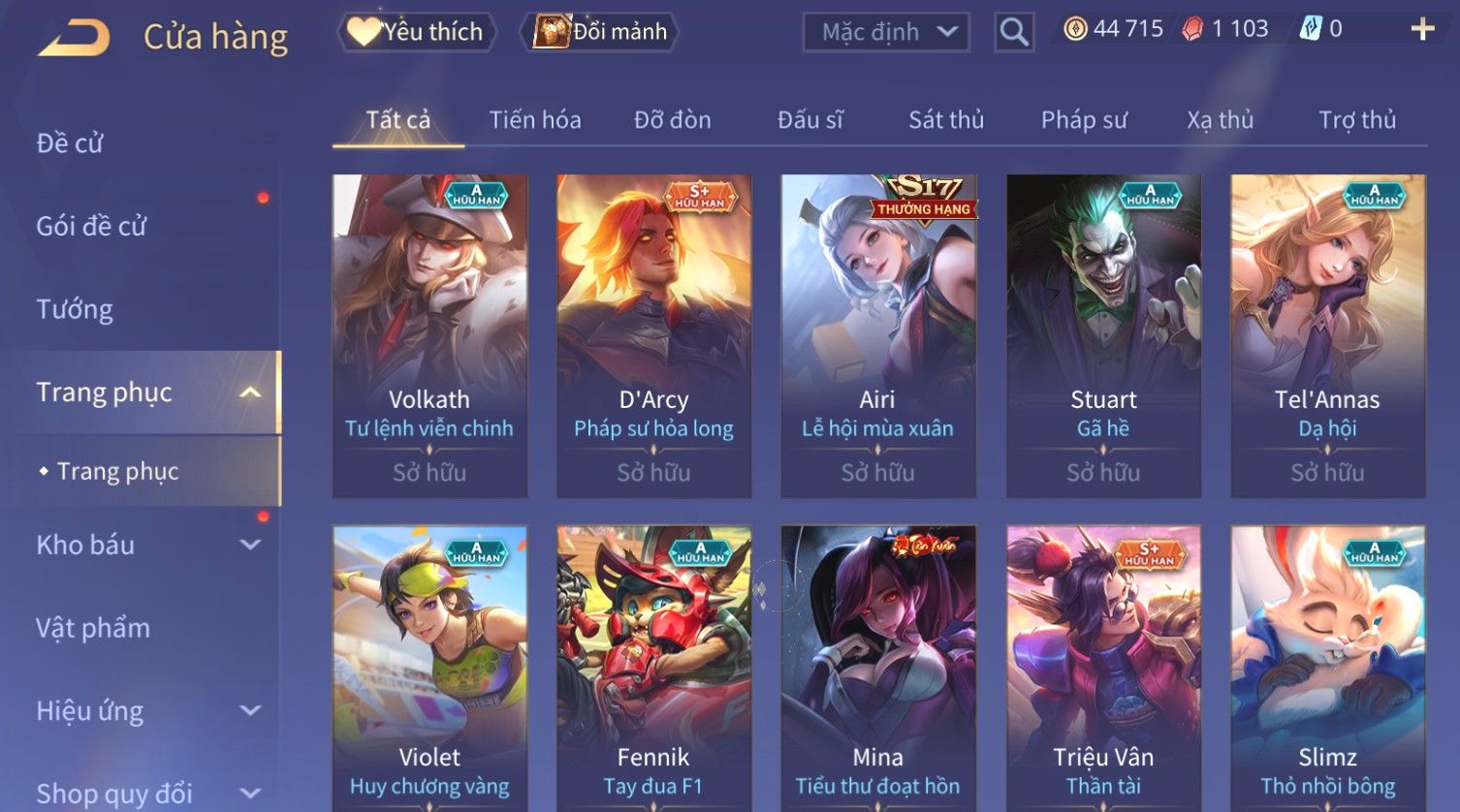Select the Pháp sư tab

click(x=1084, y=120)
